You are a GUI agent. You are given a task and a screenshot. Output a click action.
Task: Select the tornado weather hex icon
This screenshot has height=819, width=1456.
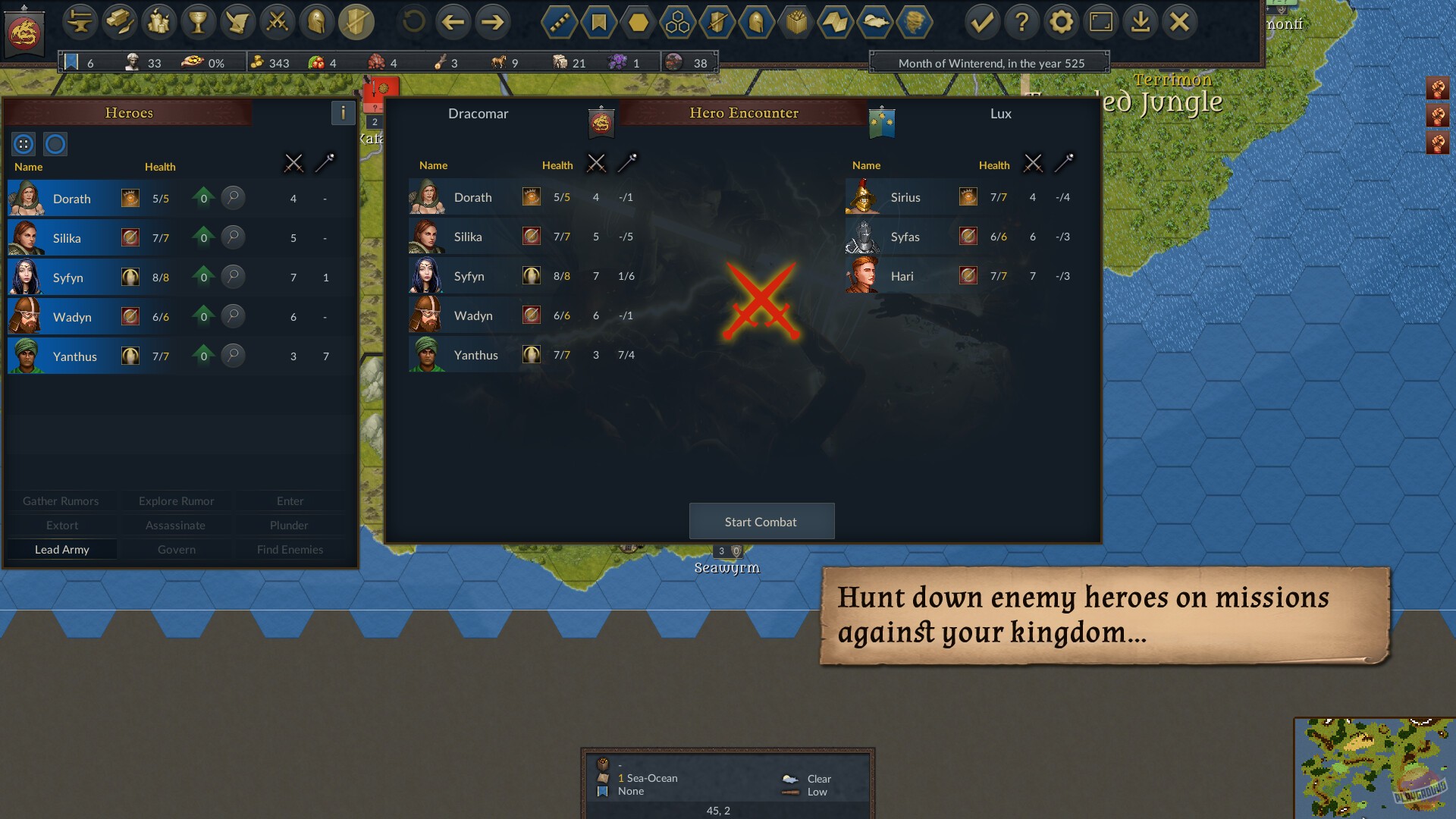point(915,22)
